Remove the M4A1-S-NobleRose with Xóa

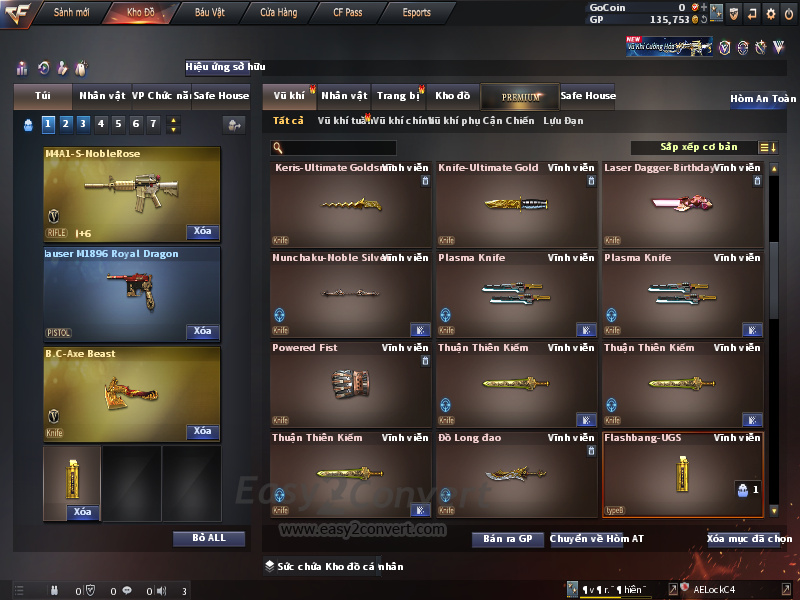pos(202,232)
